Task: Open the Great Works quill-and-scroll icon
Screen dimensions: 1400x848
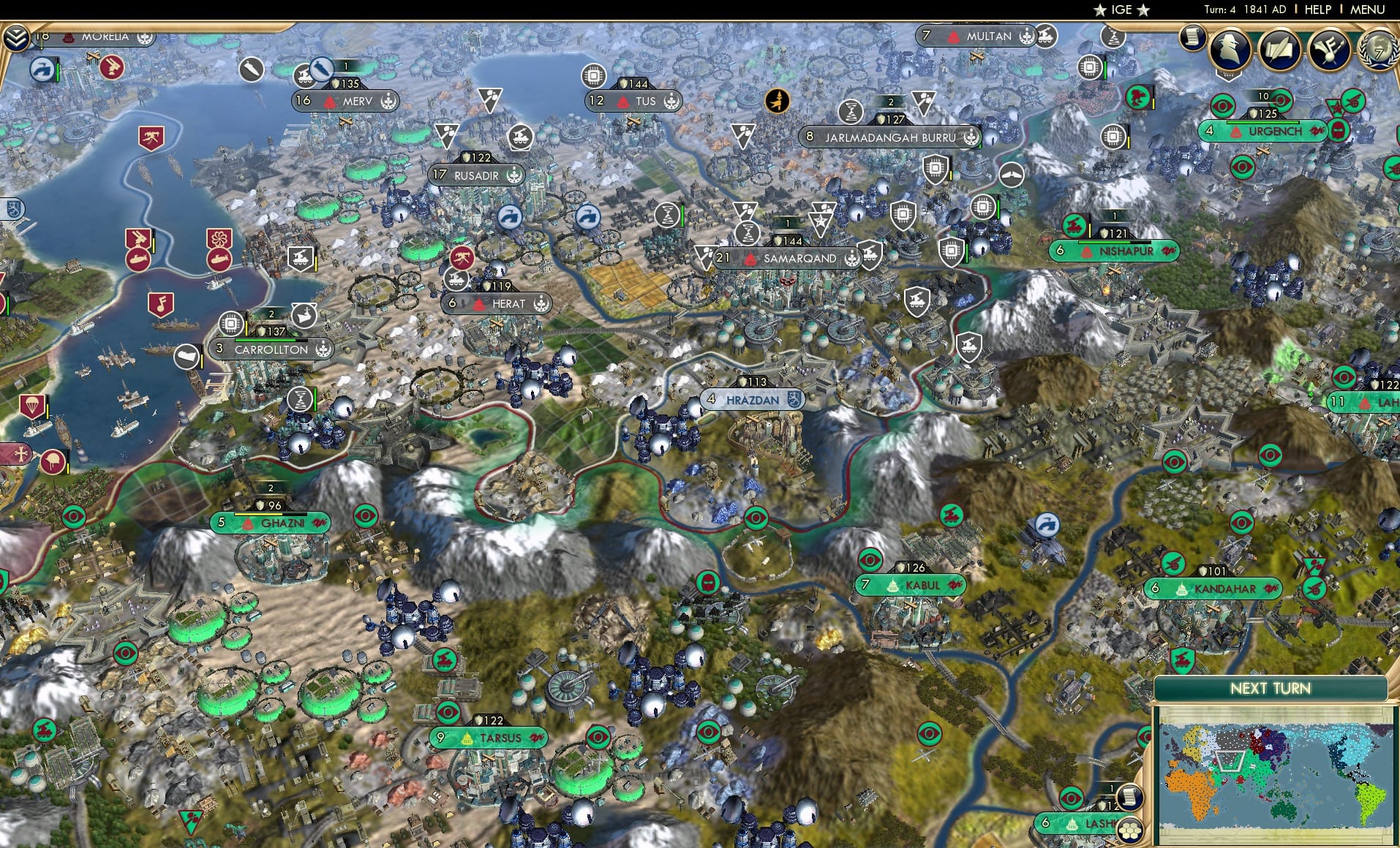Action: click(x=1282, y=51)
